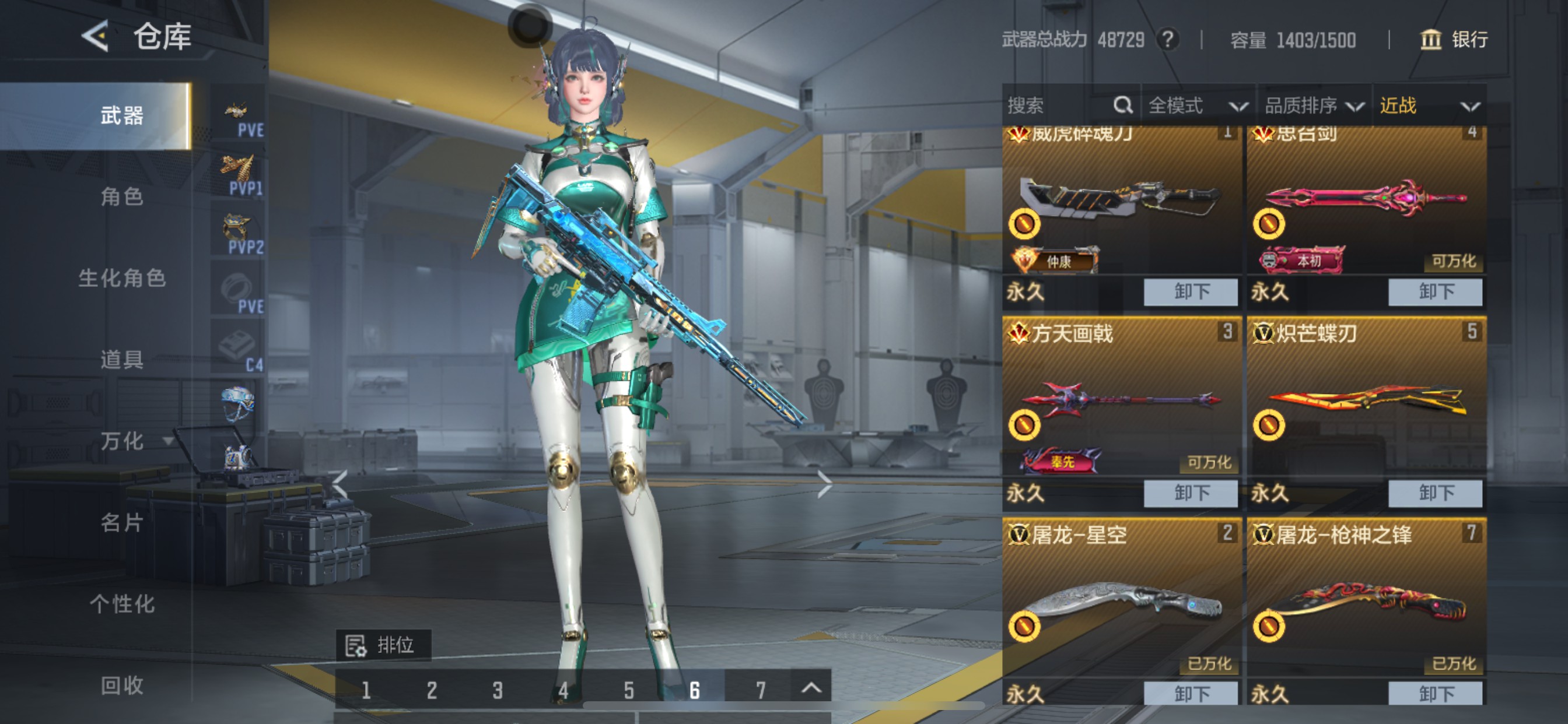Go back from the 仓库 warehouse screen
Viewport: 1568px width, 724px height.
pos(96,37)
